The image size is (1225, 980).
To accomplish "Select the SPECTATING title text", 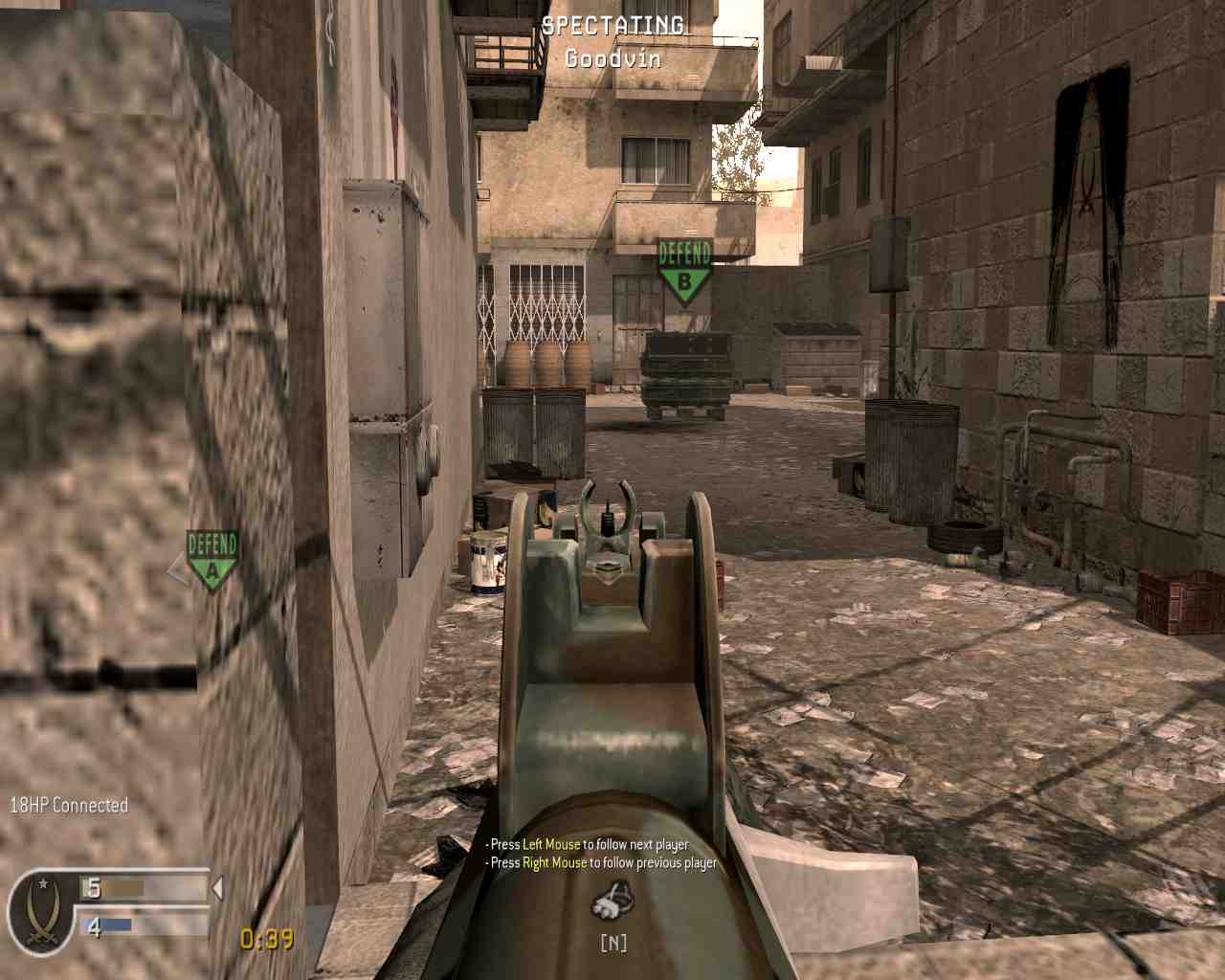I will point(612,25).
